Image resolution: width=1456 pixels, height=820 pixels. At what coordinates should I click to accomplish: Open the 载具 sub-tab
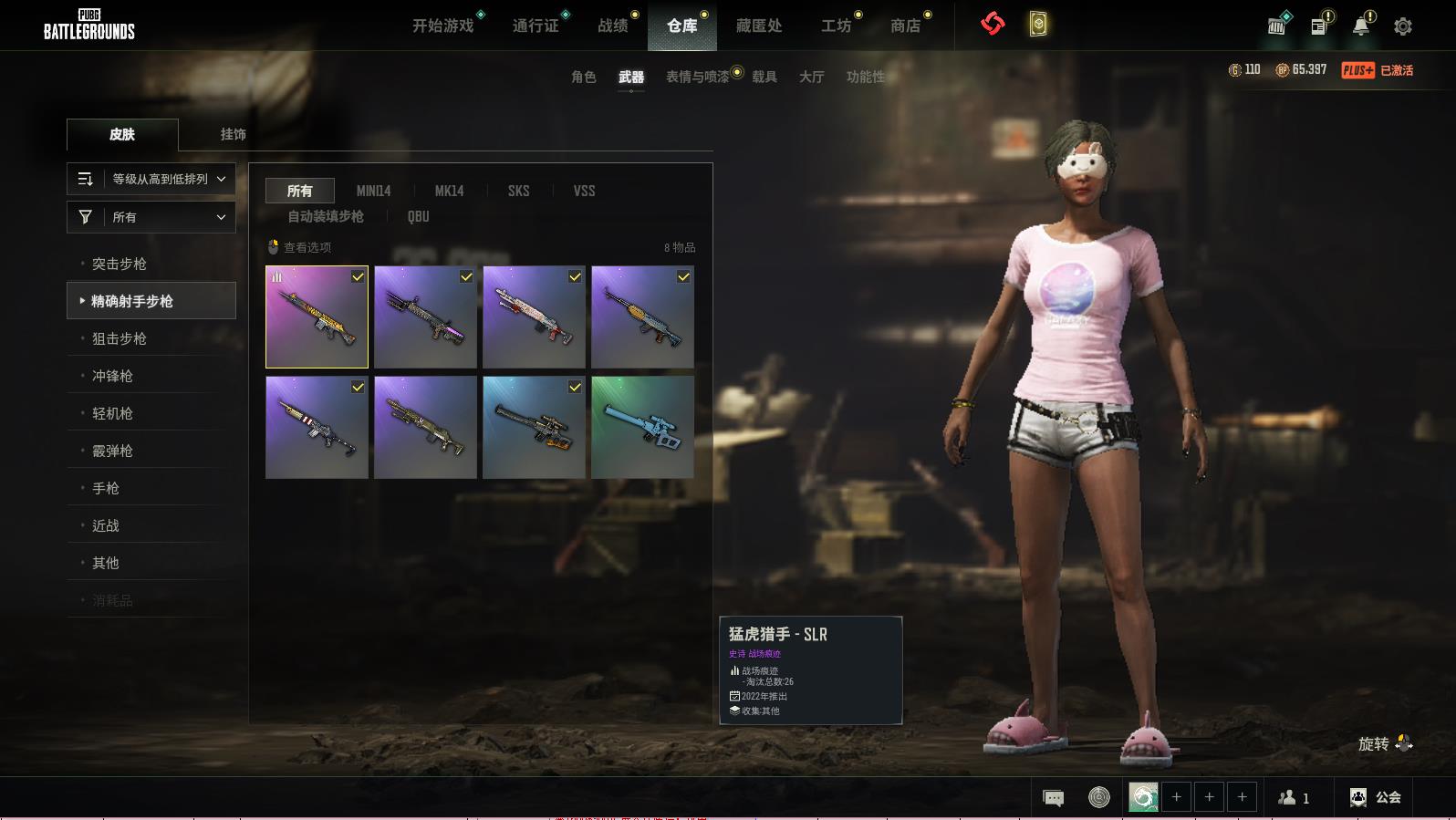(764, 77)
